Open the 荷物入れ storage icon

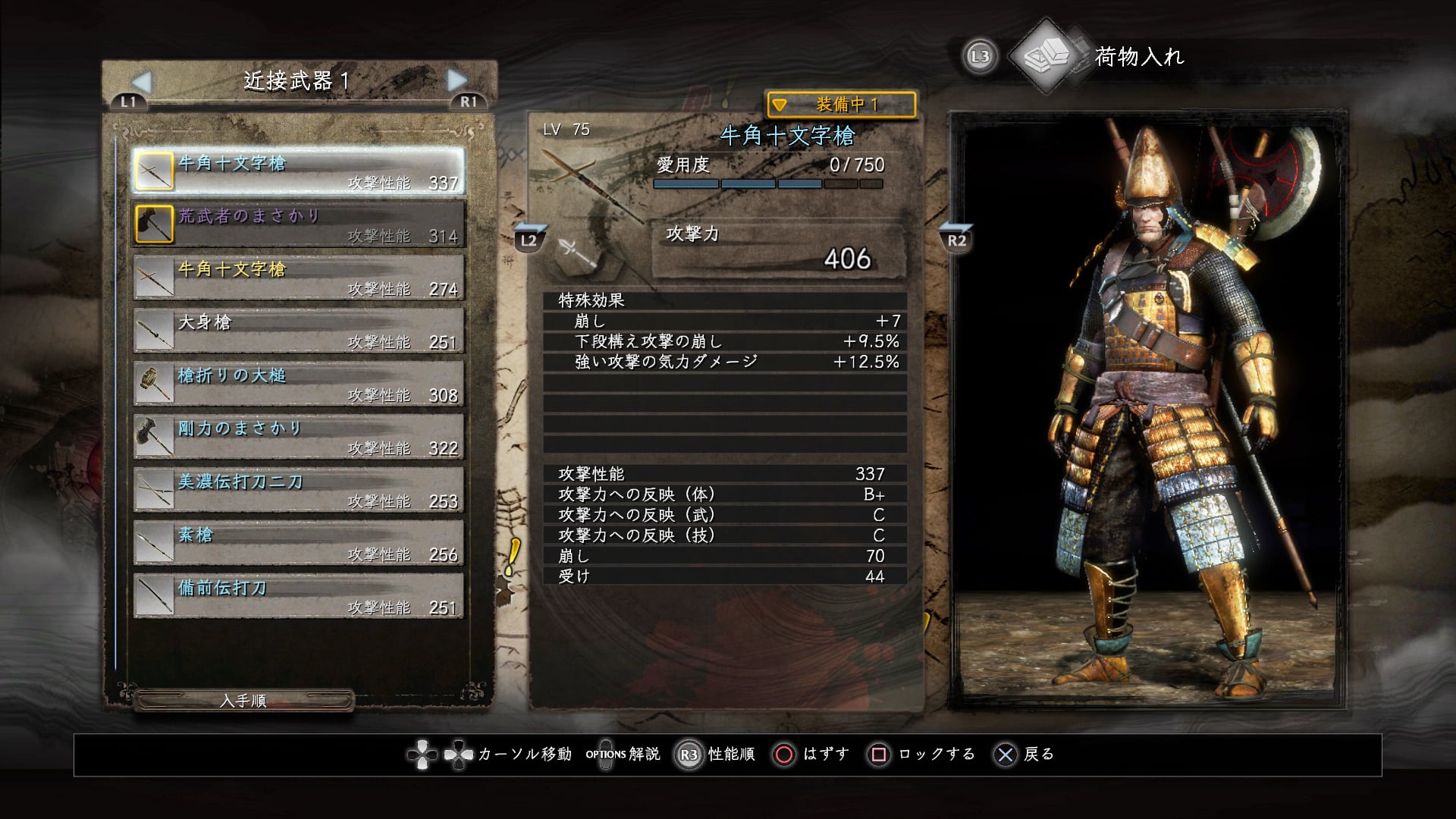click(1047, 55)
